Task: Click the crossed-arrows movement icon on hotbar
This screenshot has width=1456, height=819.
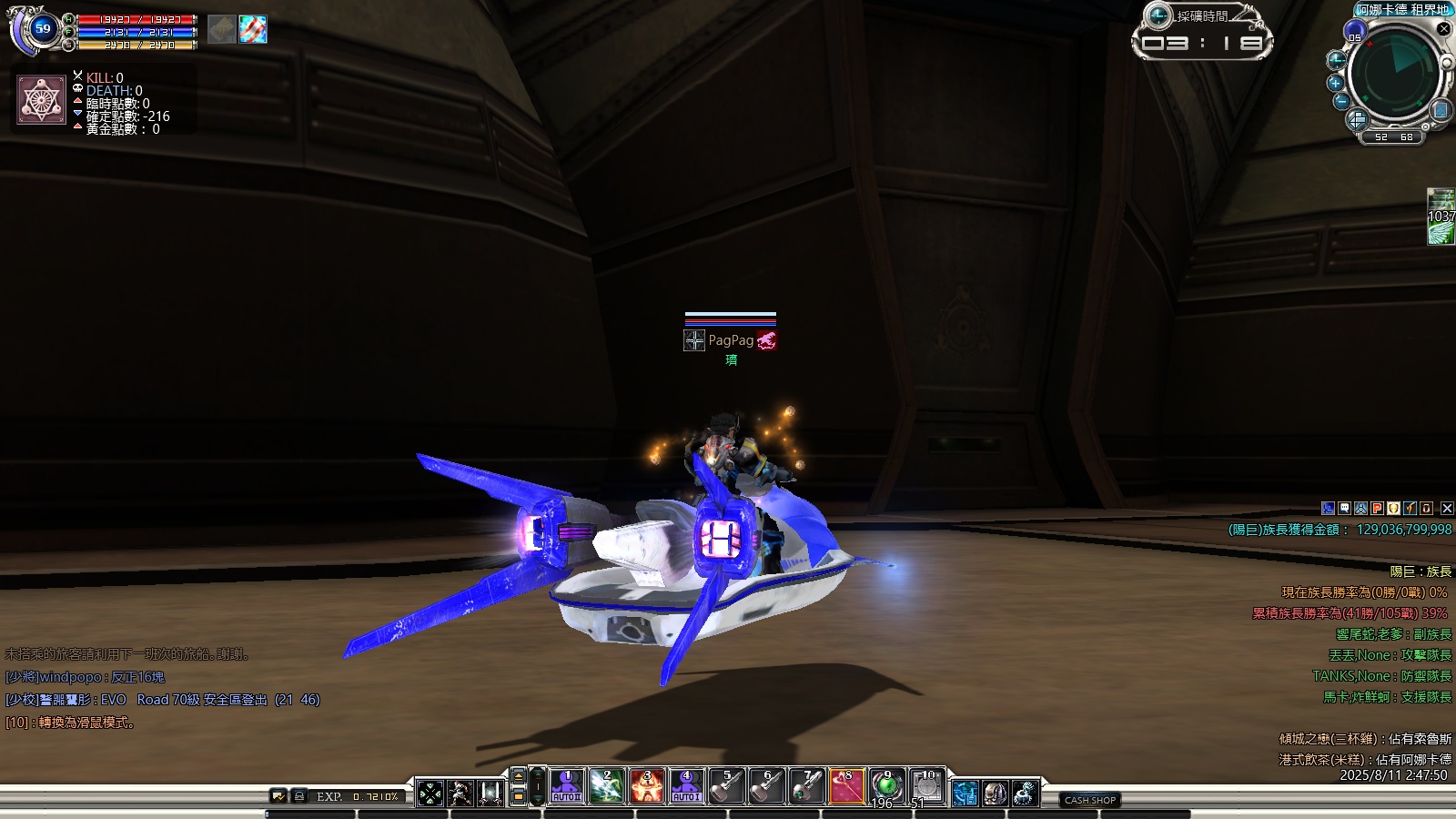Action: 430,793
